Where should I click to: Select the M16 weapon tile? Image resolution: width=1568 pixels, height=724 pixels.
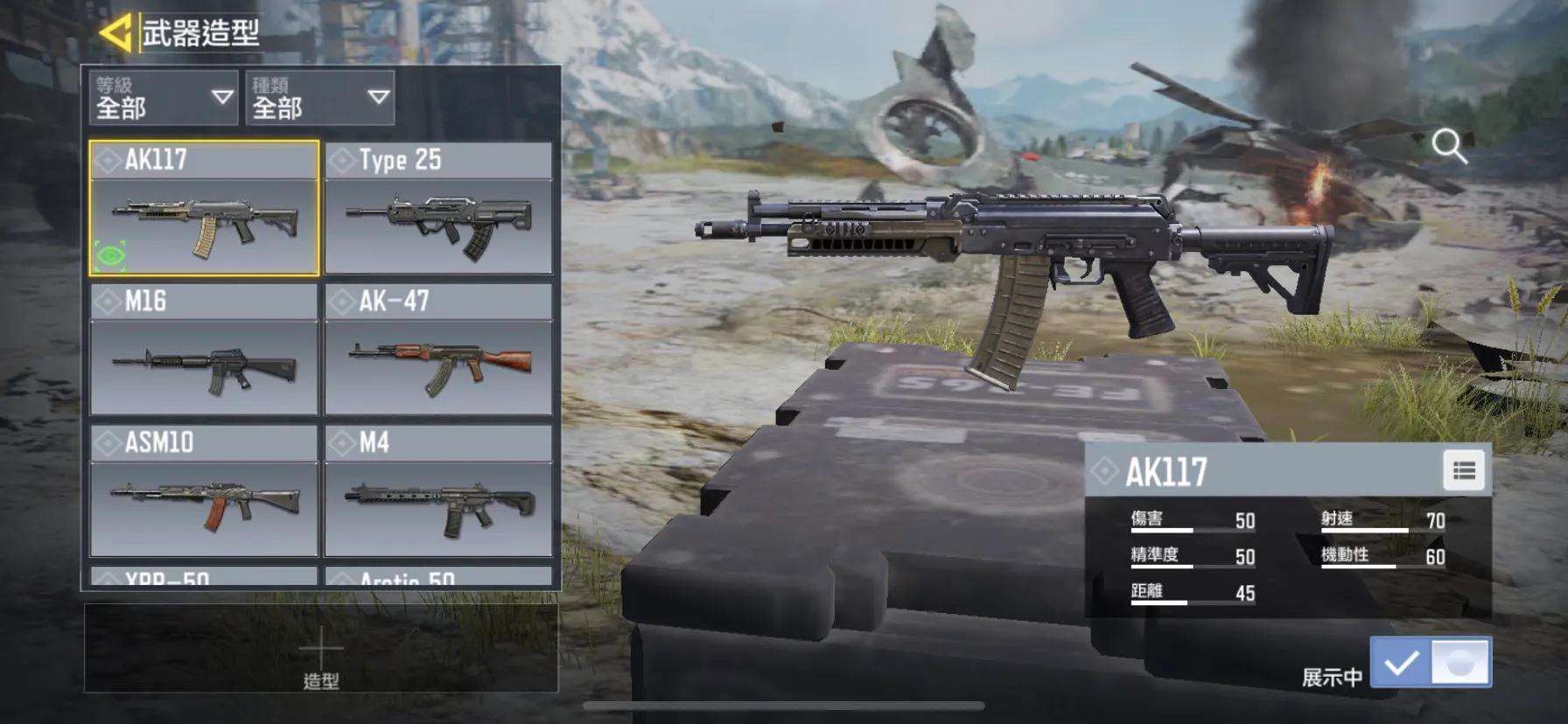click(204, 350)
